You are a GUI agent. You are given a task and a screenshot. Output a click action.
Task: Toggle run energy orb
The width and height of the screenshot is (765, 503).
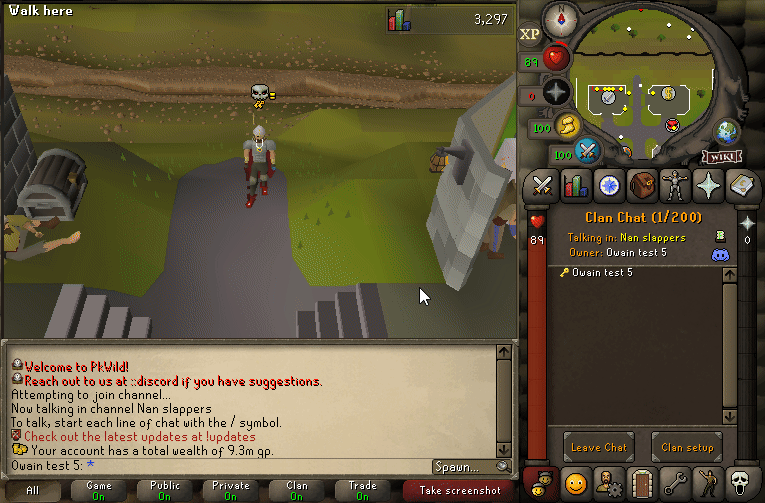click(x=568, y=126)
